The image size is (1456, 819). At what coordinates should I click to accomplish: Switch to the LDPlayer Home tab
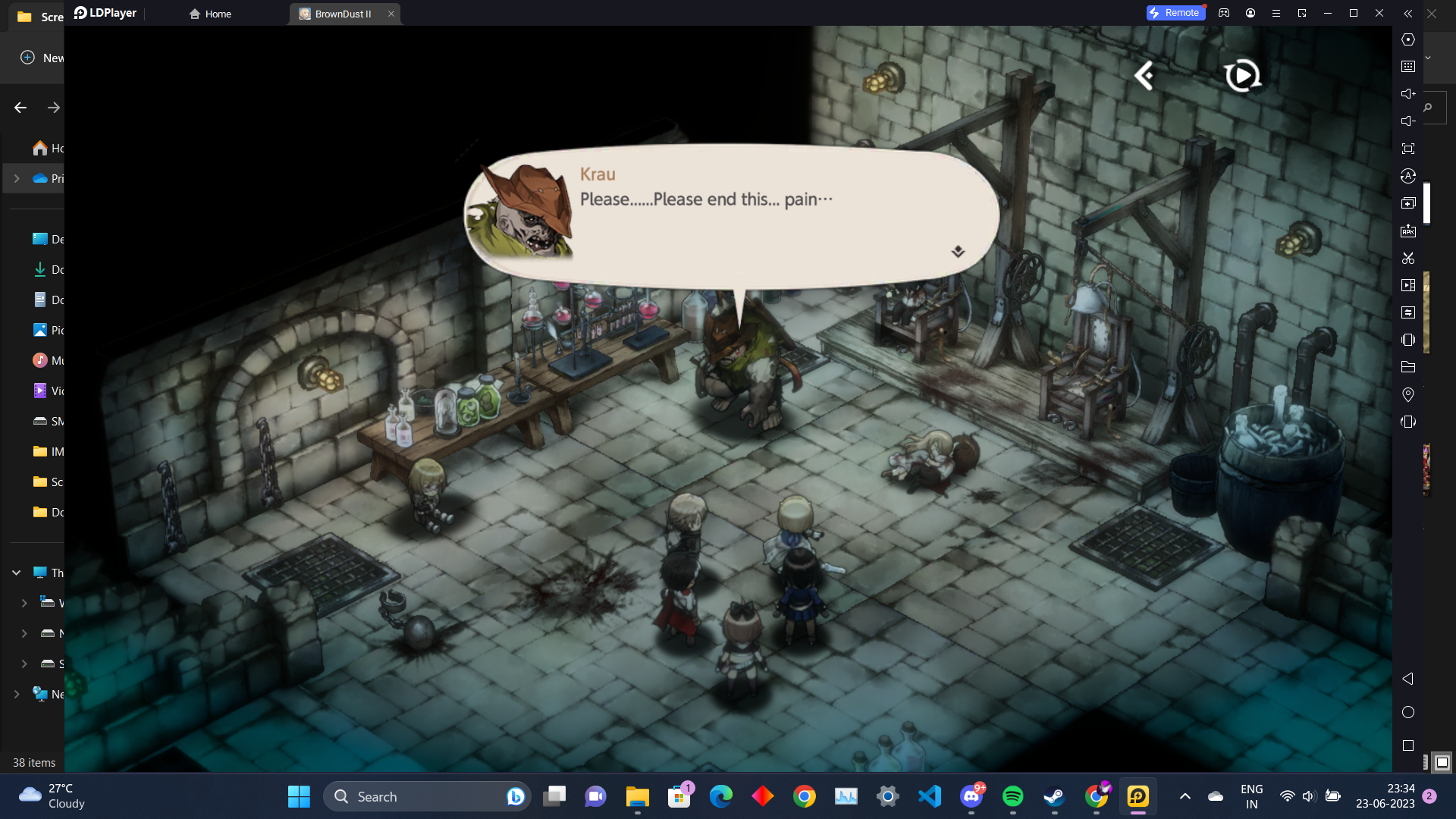pos(211,14)
